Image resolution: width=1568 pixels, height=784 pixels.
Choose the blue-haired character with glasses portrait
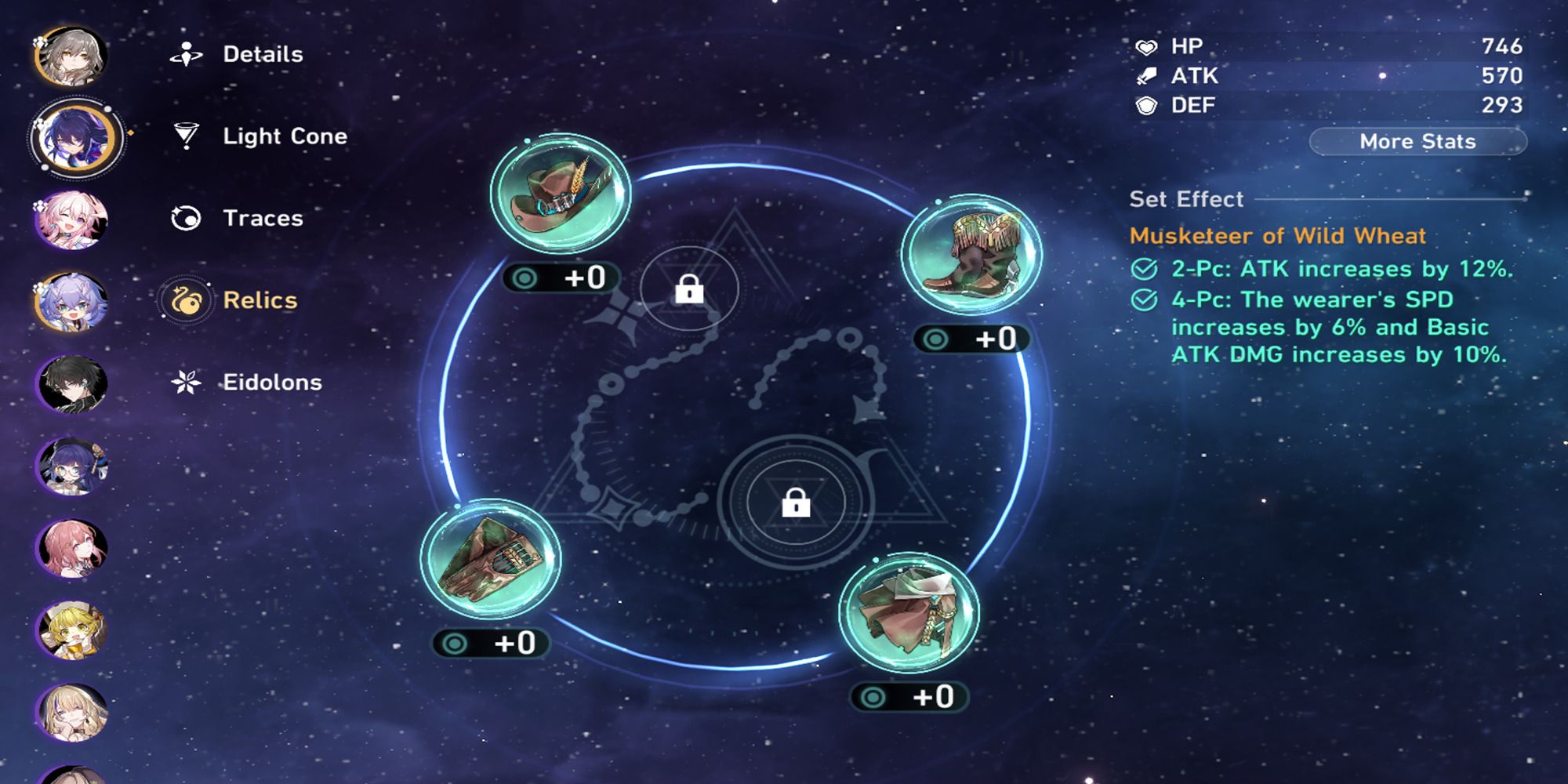click(71, 466)
